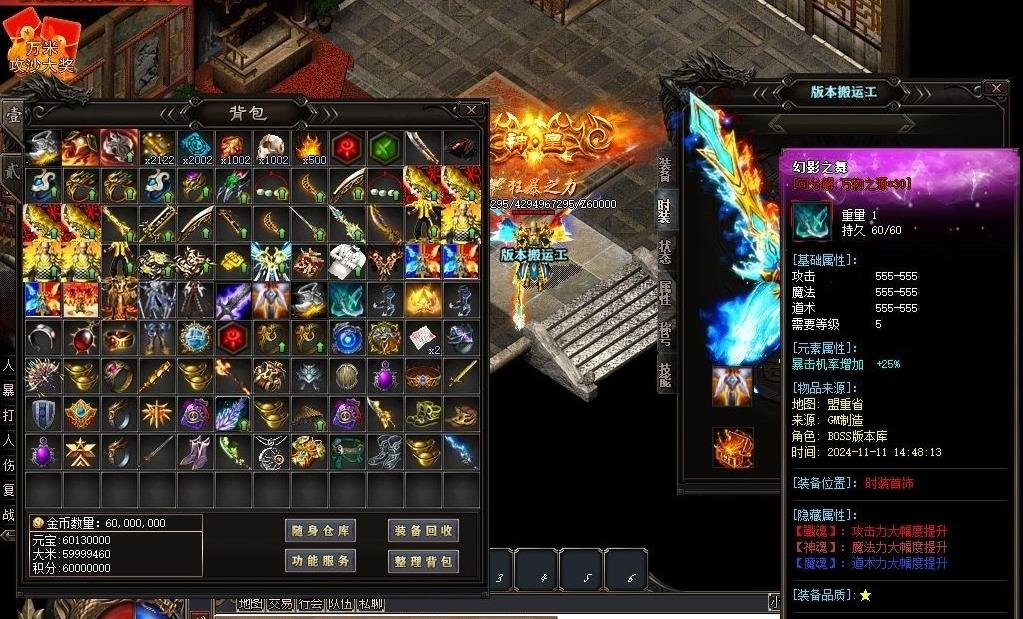
Task: Click the 装备回收 equipment recycle button
Action: (423, 531)
